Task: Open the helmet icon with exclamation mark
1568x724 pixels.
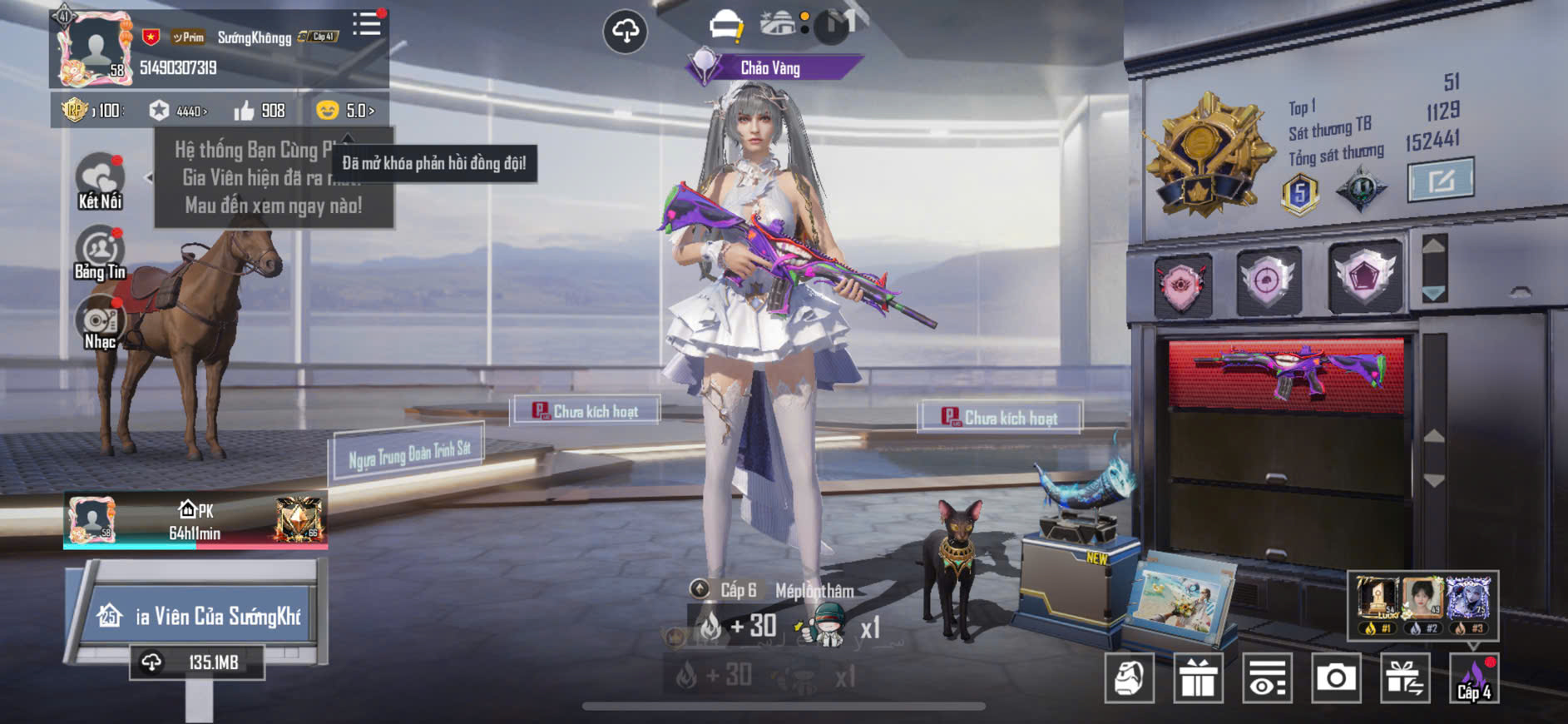Action: point(725,25)
